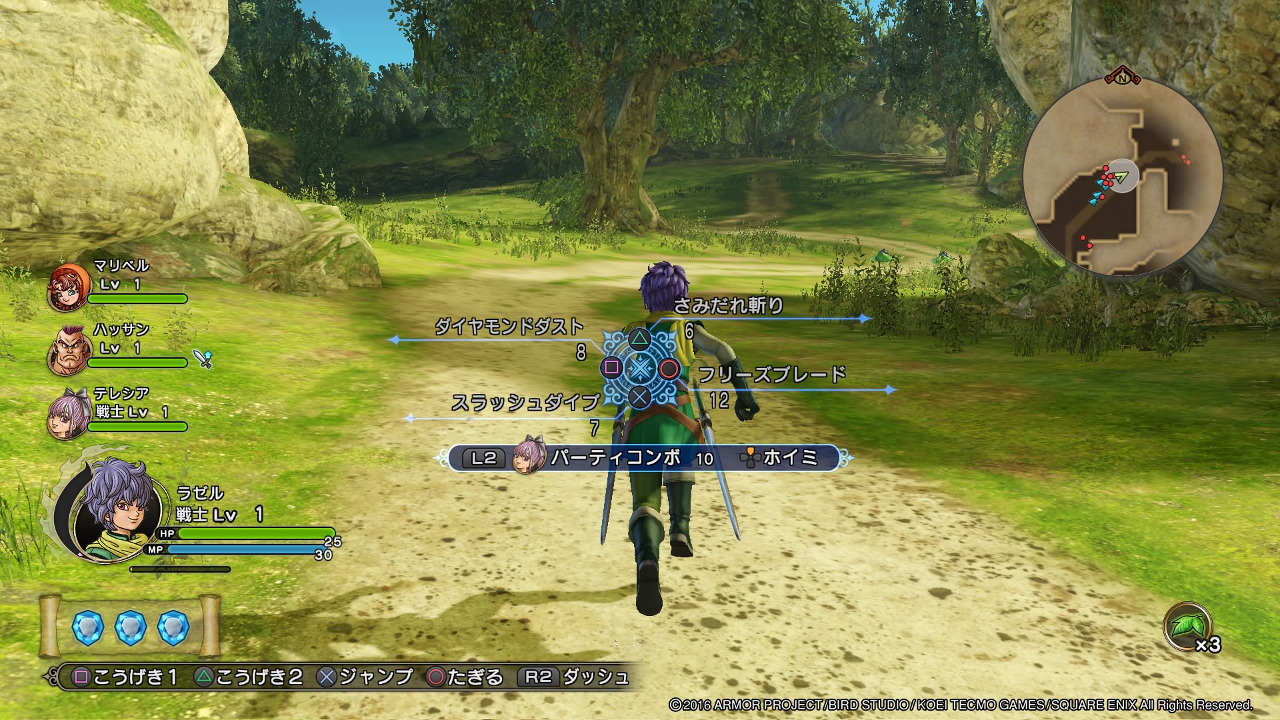The width and height of the screenshot is (1280, 720).
Task: Cast the ホイミ healing spell
Action: point(790,458)
